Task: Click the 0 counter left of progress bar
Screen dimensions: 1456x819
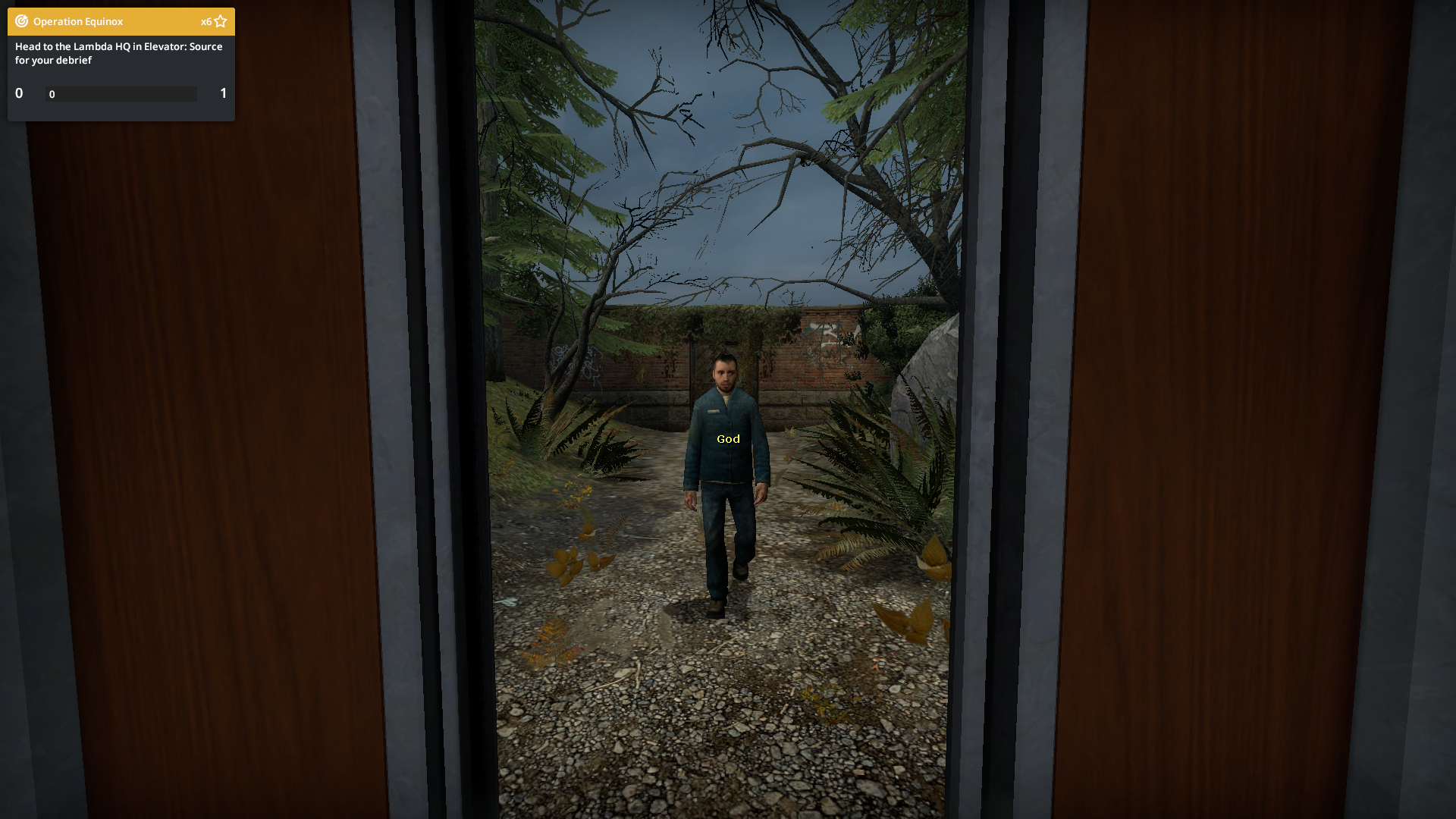Action: [x=18, y=93]
